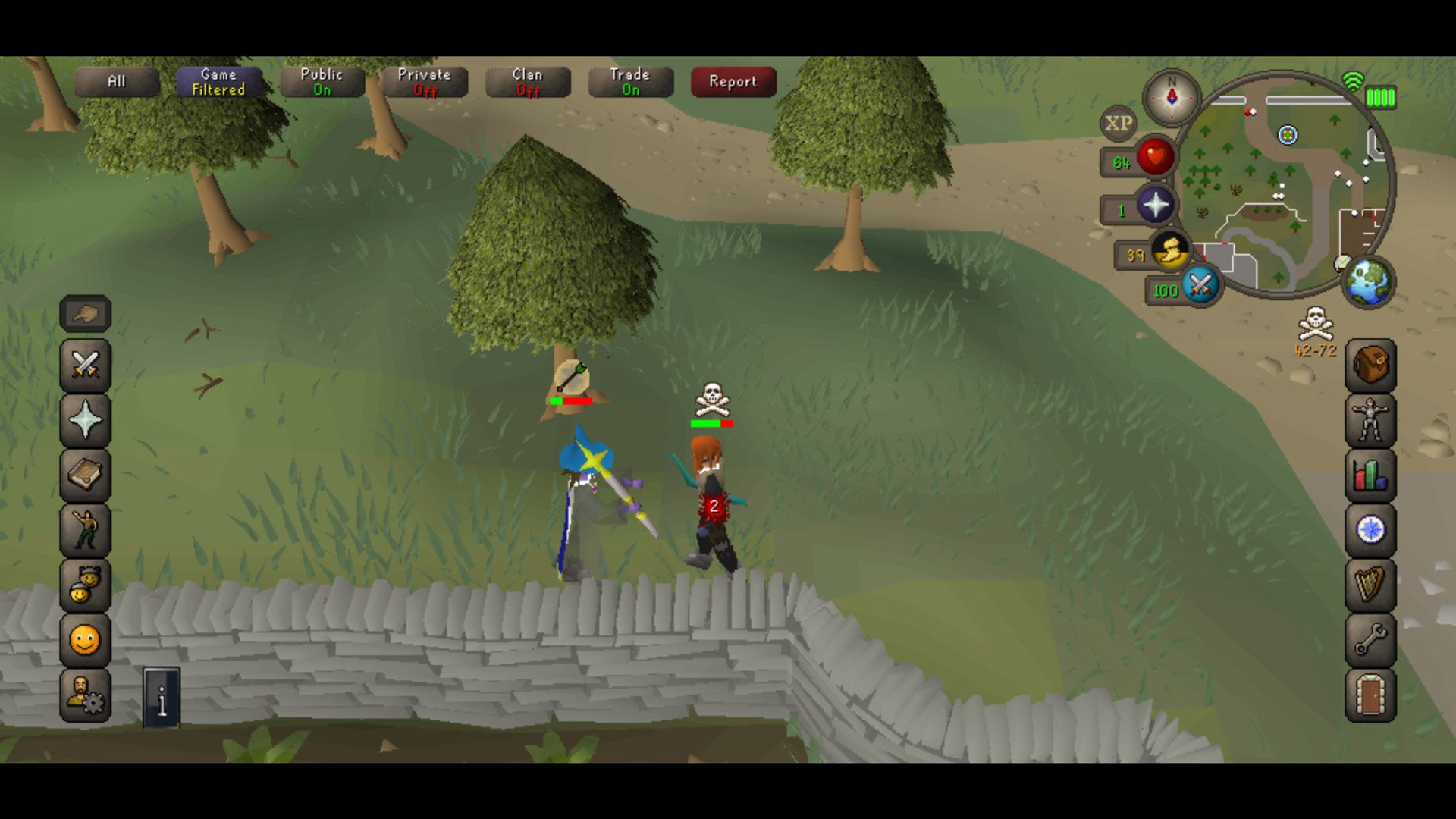Open emotes via the waving person icon

point(86,529)
